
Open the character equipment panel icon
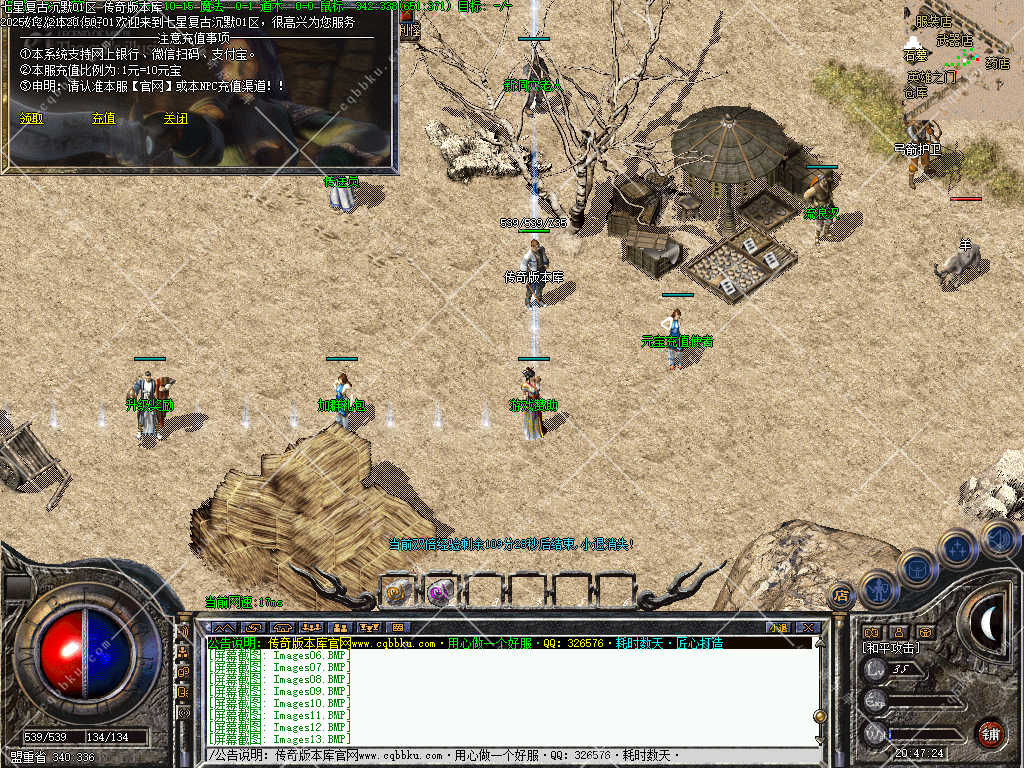877,588
